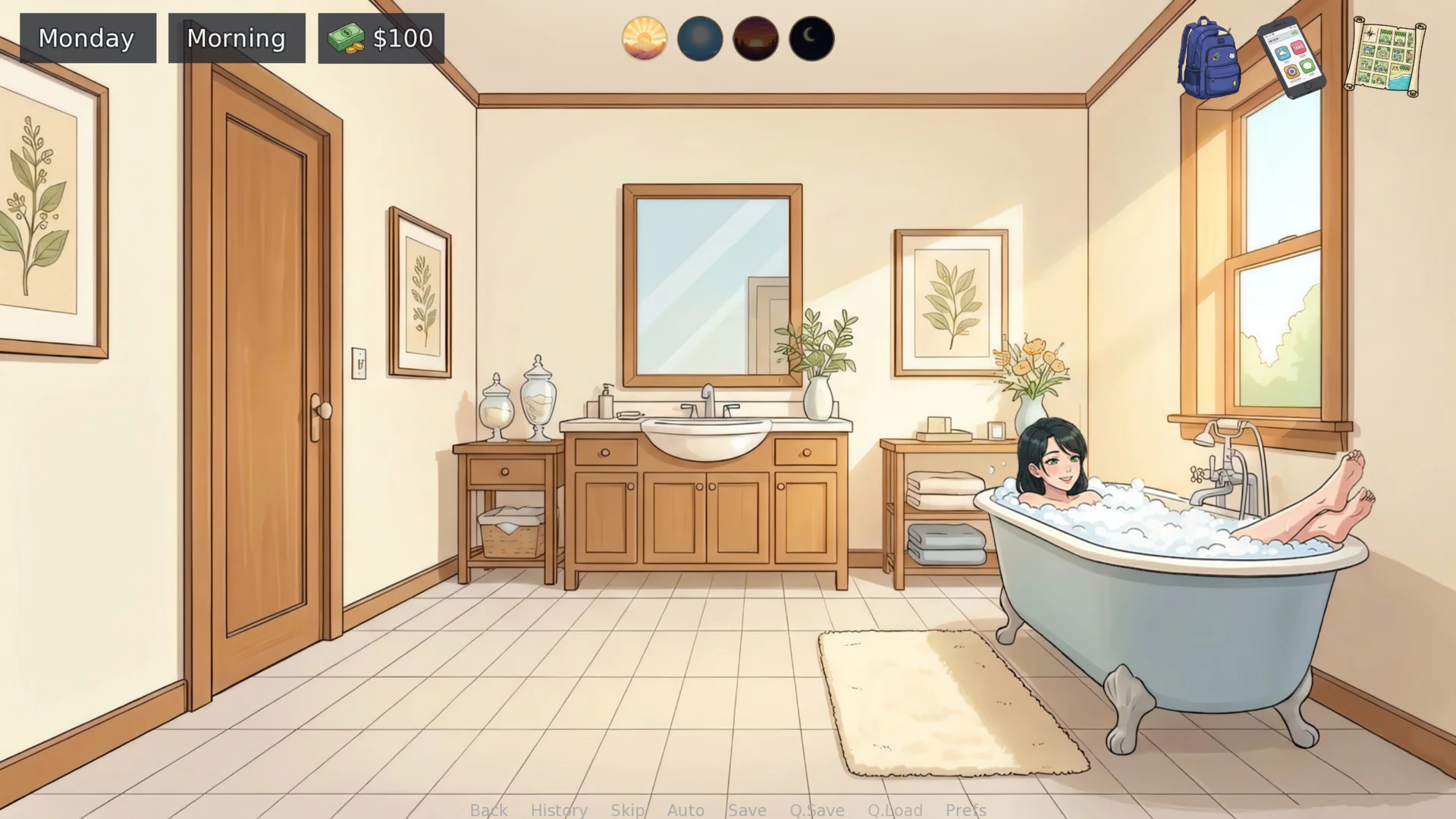This screenshot has width=1456, height=819.
Task: Open the Save game screen
Action: tap(747, 810)
